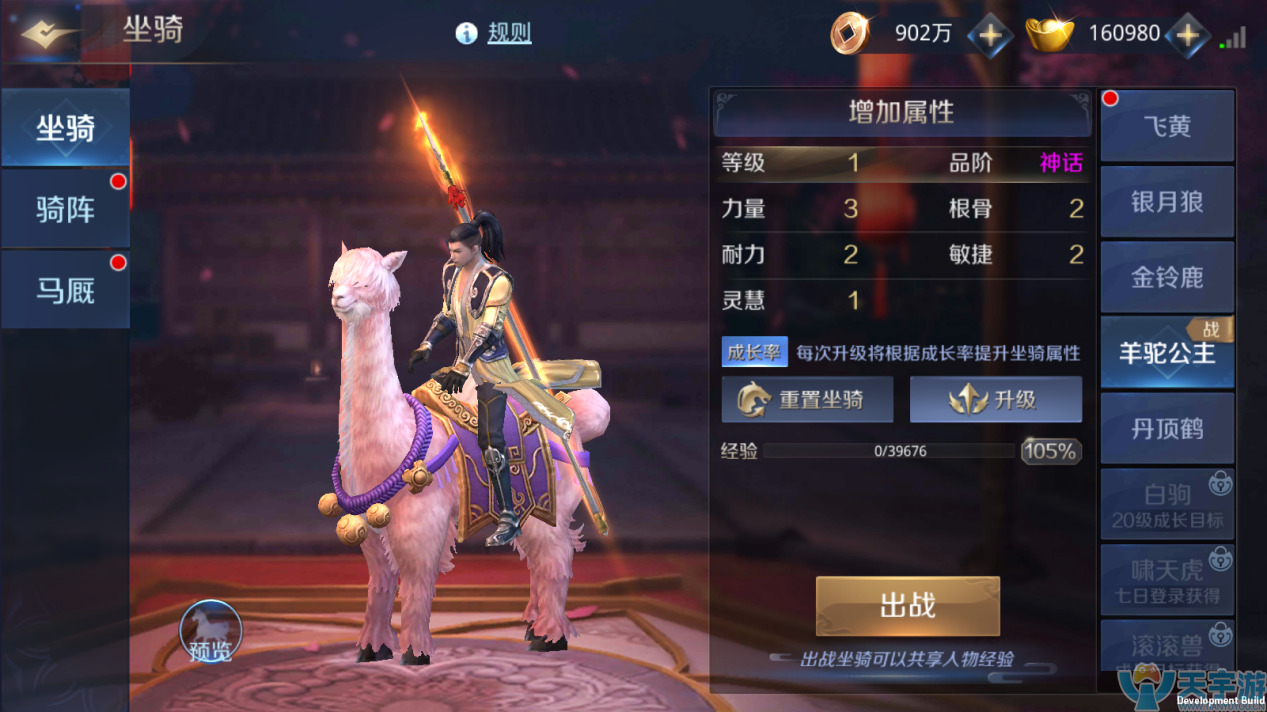Switch to the 坐骑 tab
Viewport: 1267px width, 712px height.
coord(66,128)
